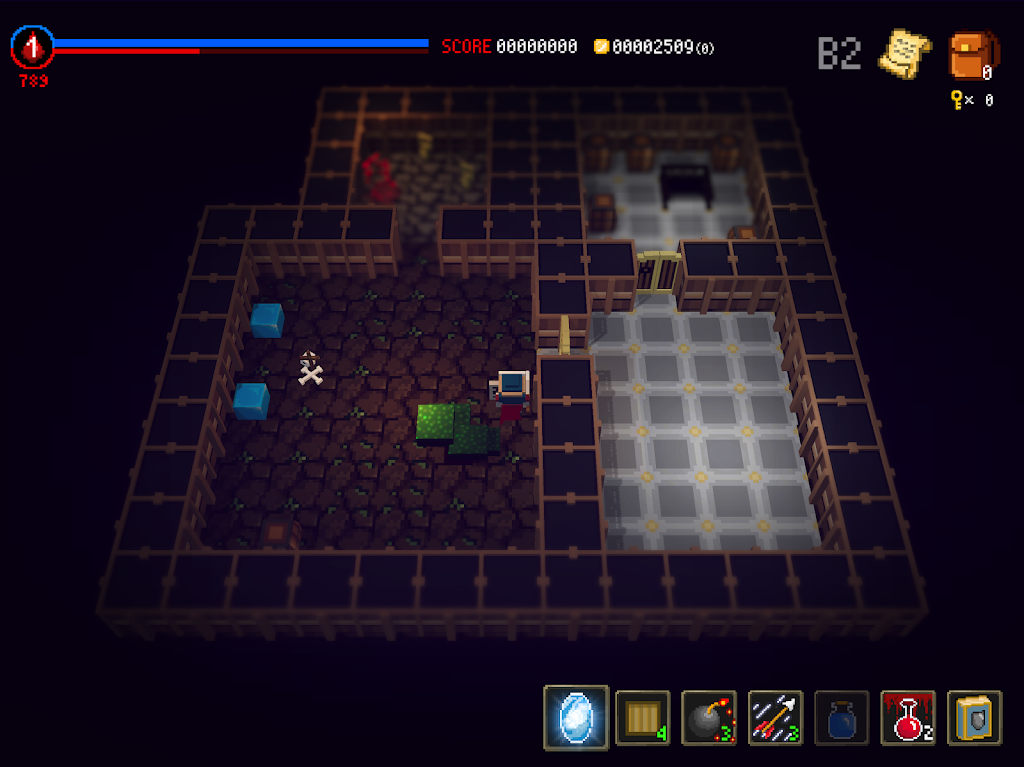Use the red health potion slot
The width and height of the screenshot is (1024, 767).
point(908,717)
